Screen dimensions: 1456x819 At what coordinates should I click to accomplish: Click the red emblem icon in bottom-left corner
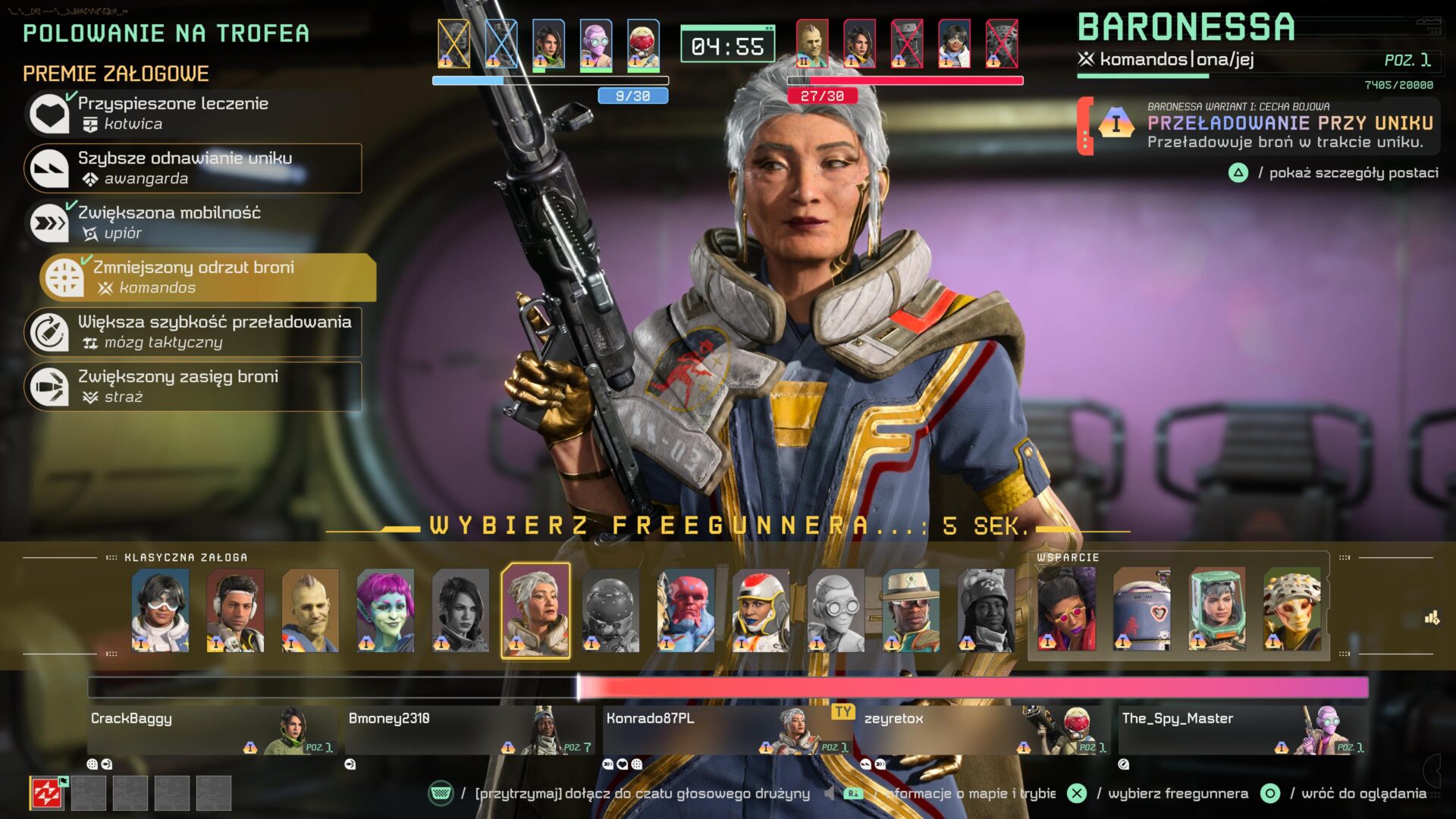point(47,794)
